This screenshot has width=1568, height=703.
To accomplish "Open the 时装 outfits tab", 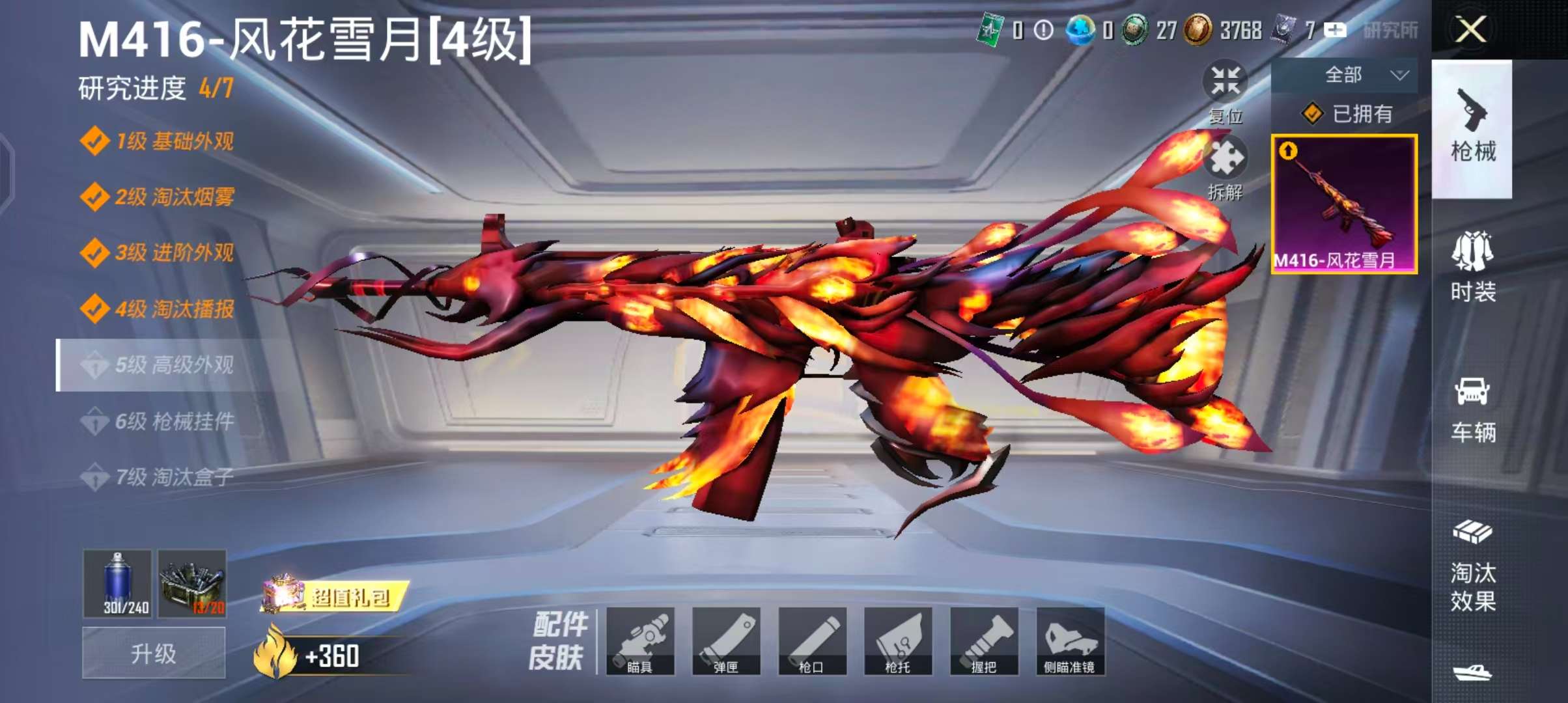I will click(x=1472, y=267).
